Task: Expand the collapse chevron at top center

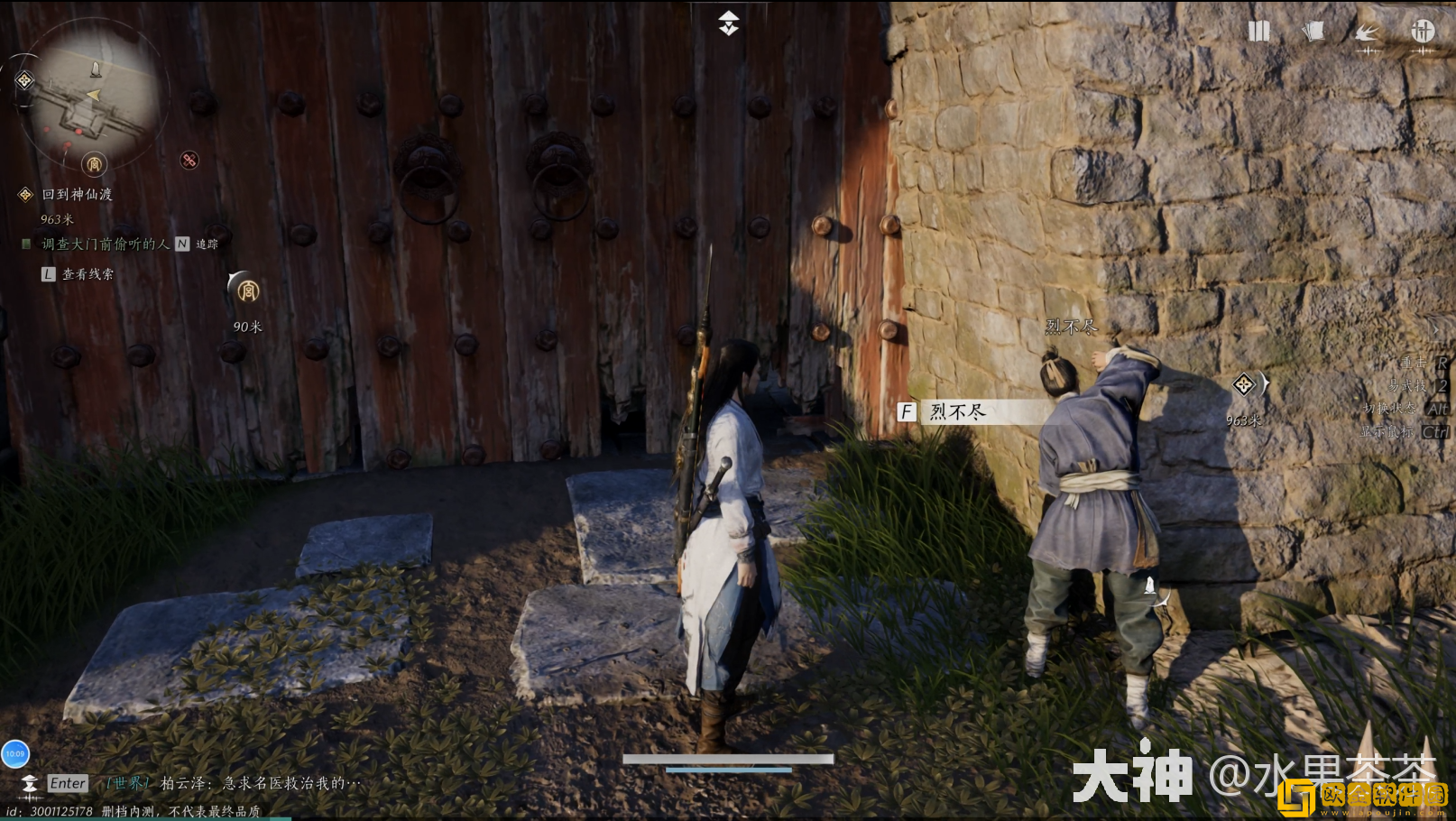Action: (x=729, y=23)
